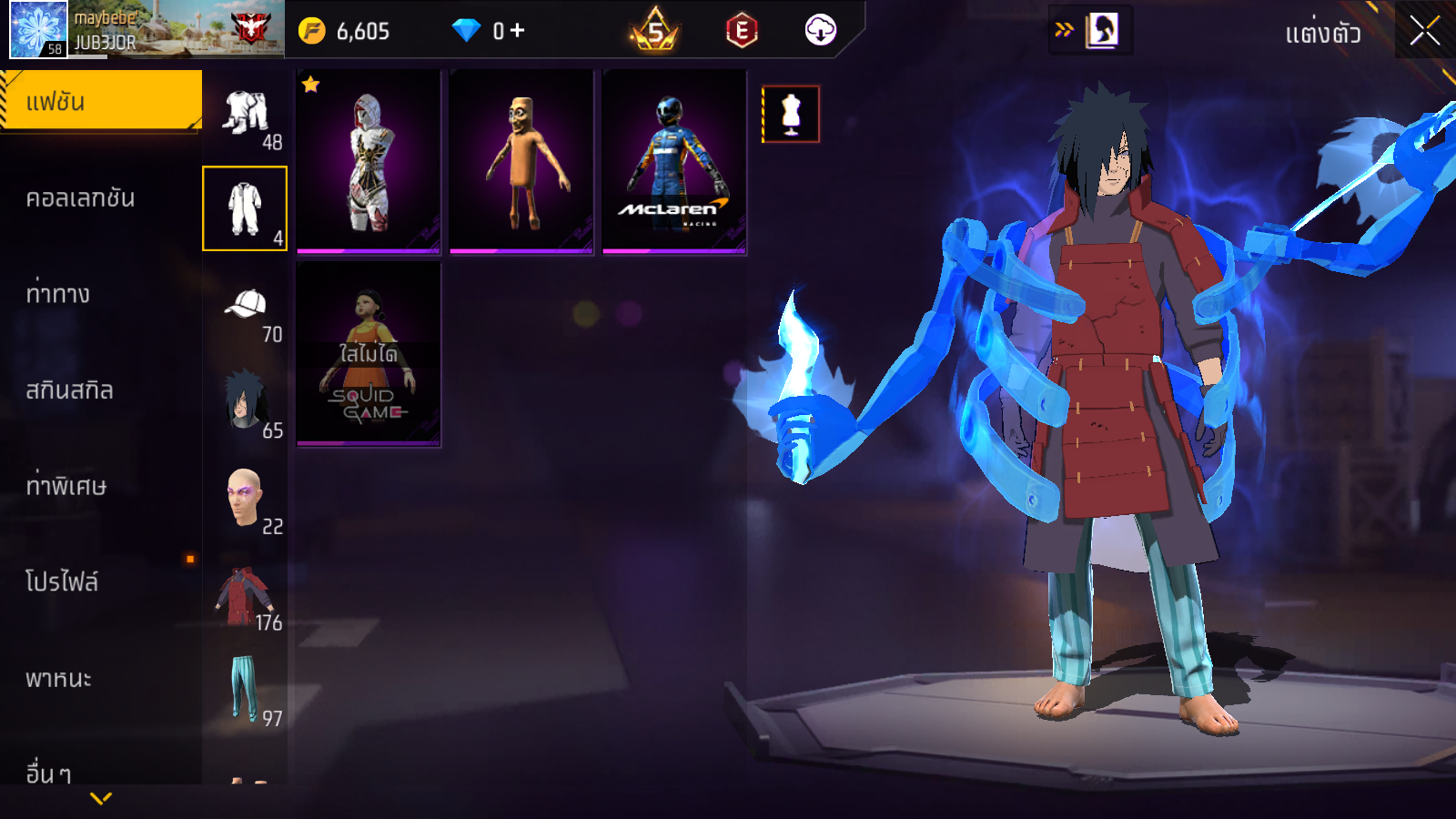Show the hat category with 70 items
The height and width of the screenshot is (819, 1456).
click(x=246, y=309)
